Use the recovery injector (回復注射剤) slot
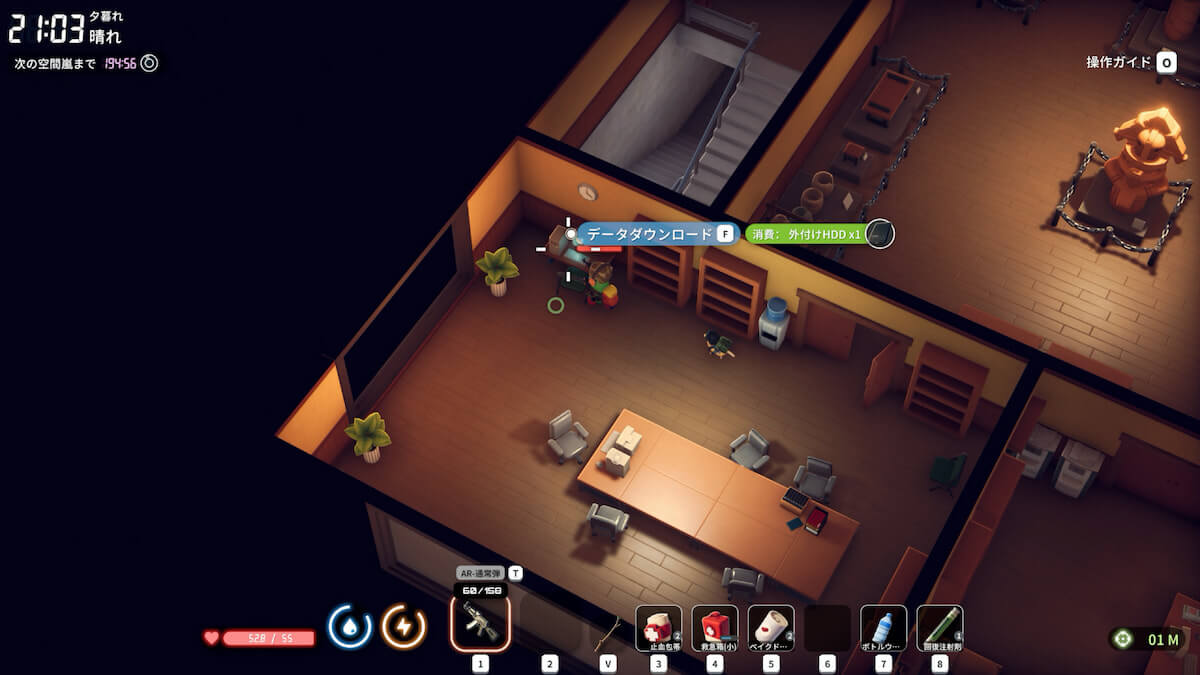 pyautogui.click(x=939, y=628)
